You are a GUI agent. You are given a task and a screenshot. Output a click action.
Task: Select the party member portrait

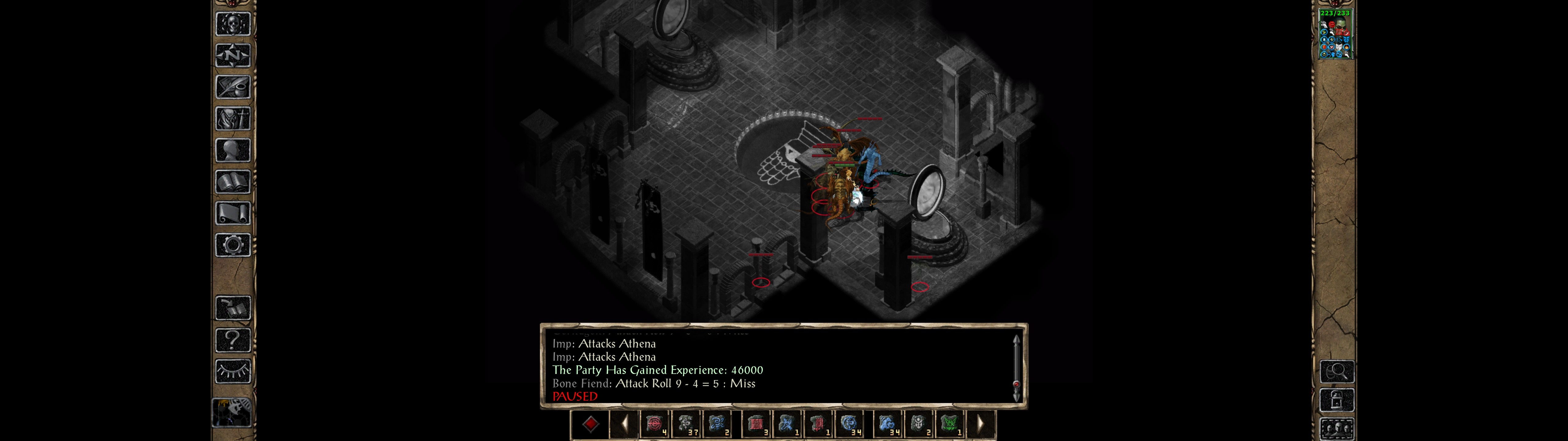click(x=1334, y=33)
